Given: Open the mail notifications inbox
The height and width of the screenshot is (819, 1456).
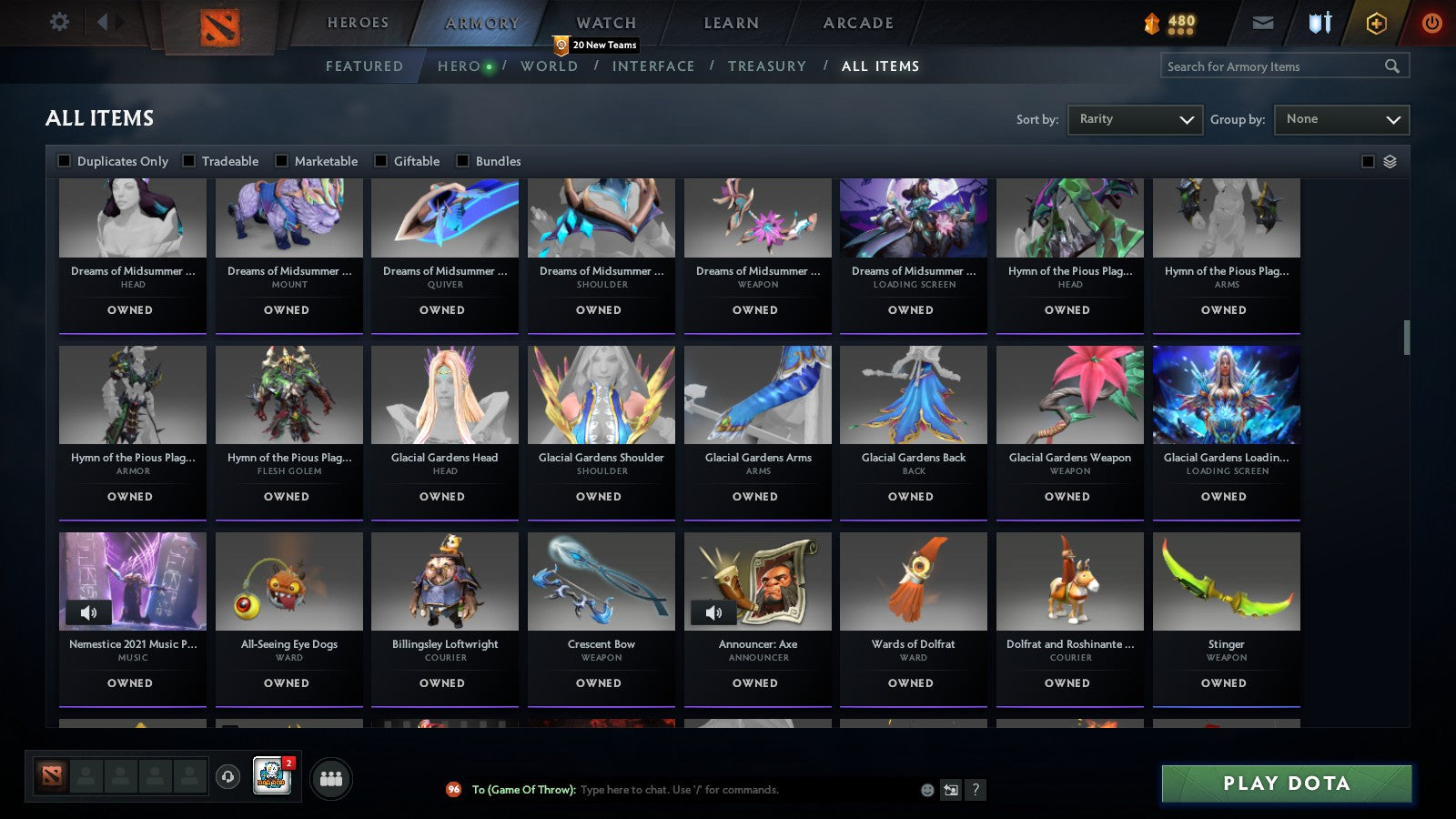Looking at the screenshot, I should (1263, 22).
